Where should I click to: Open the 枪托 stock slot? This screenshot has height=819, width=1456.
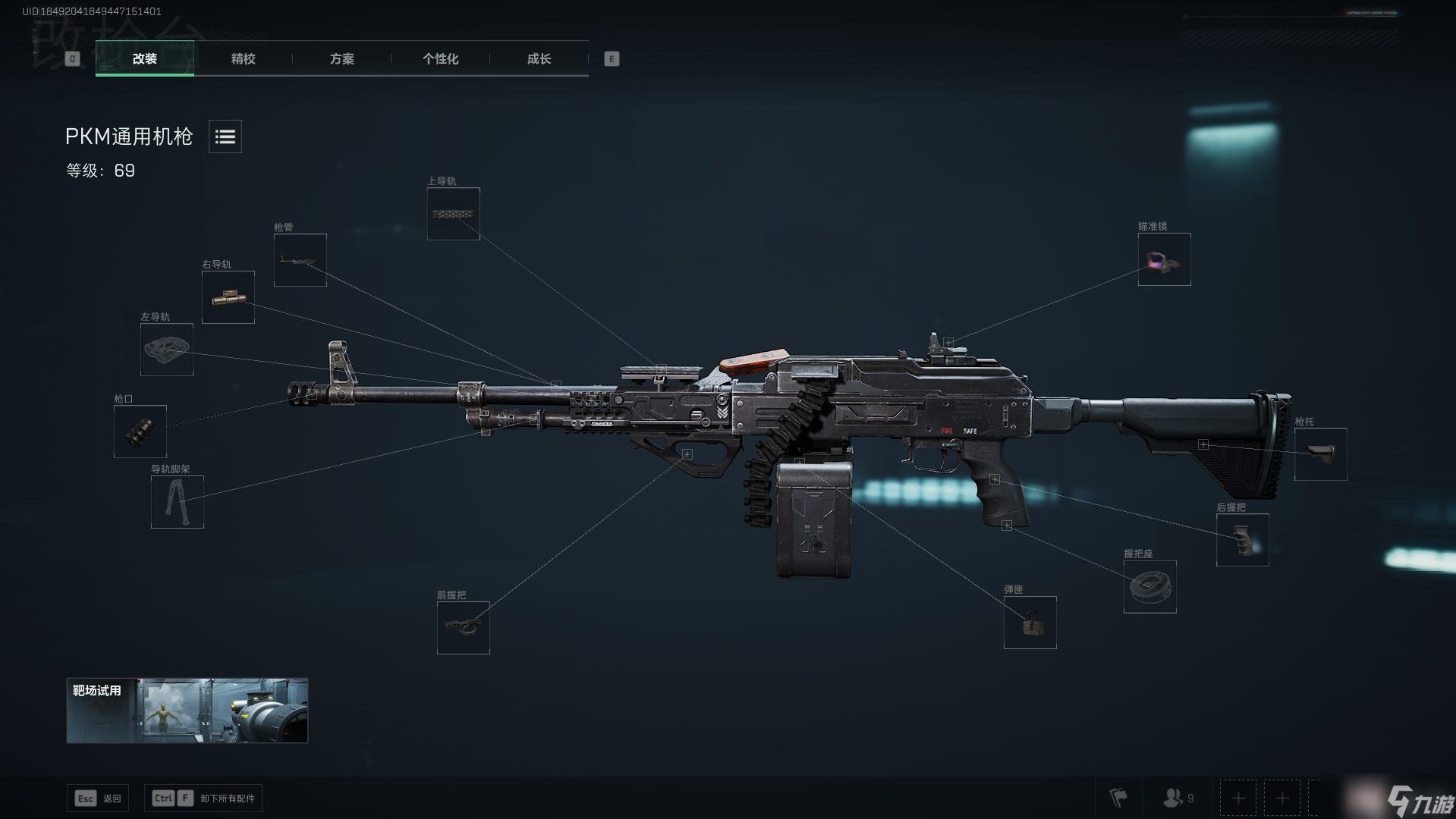tap(1320, 454)
